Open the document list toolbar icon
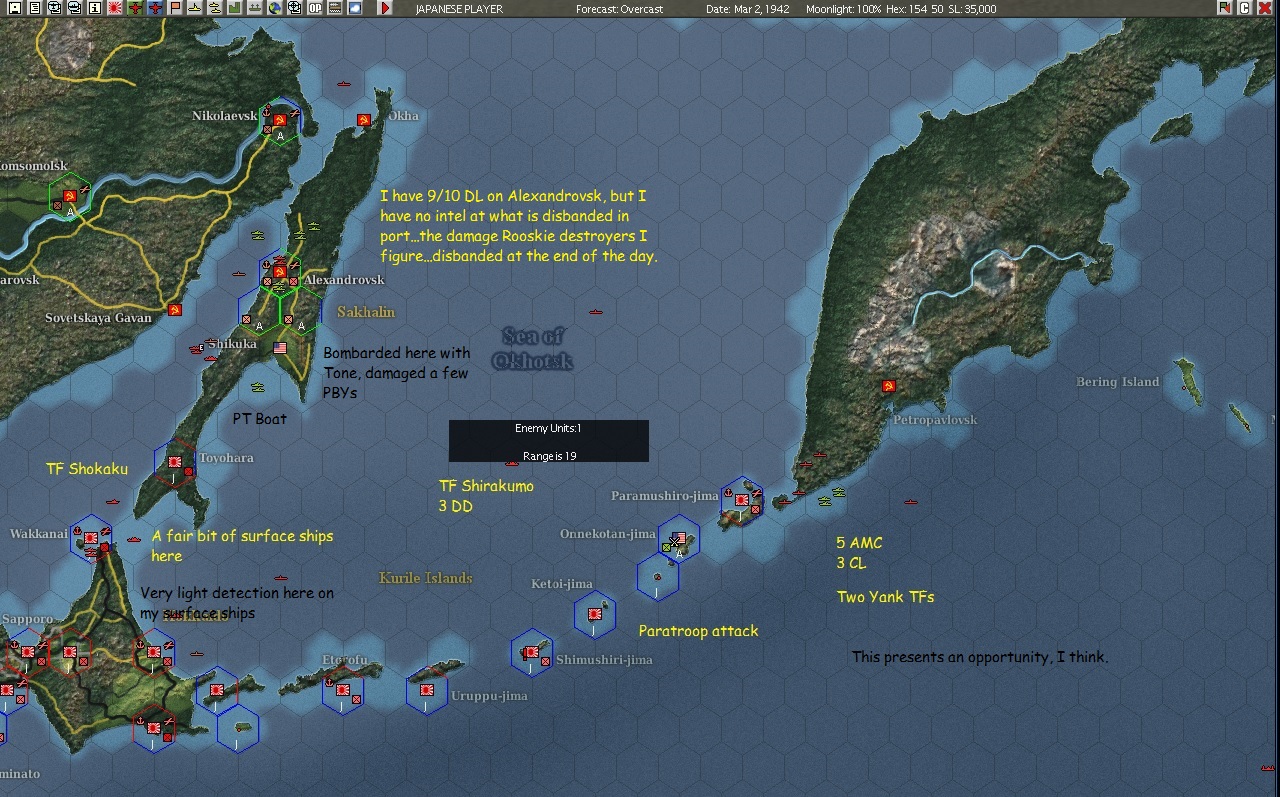1280x797 pixels. coord(35,8)
